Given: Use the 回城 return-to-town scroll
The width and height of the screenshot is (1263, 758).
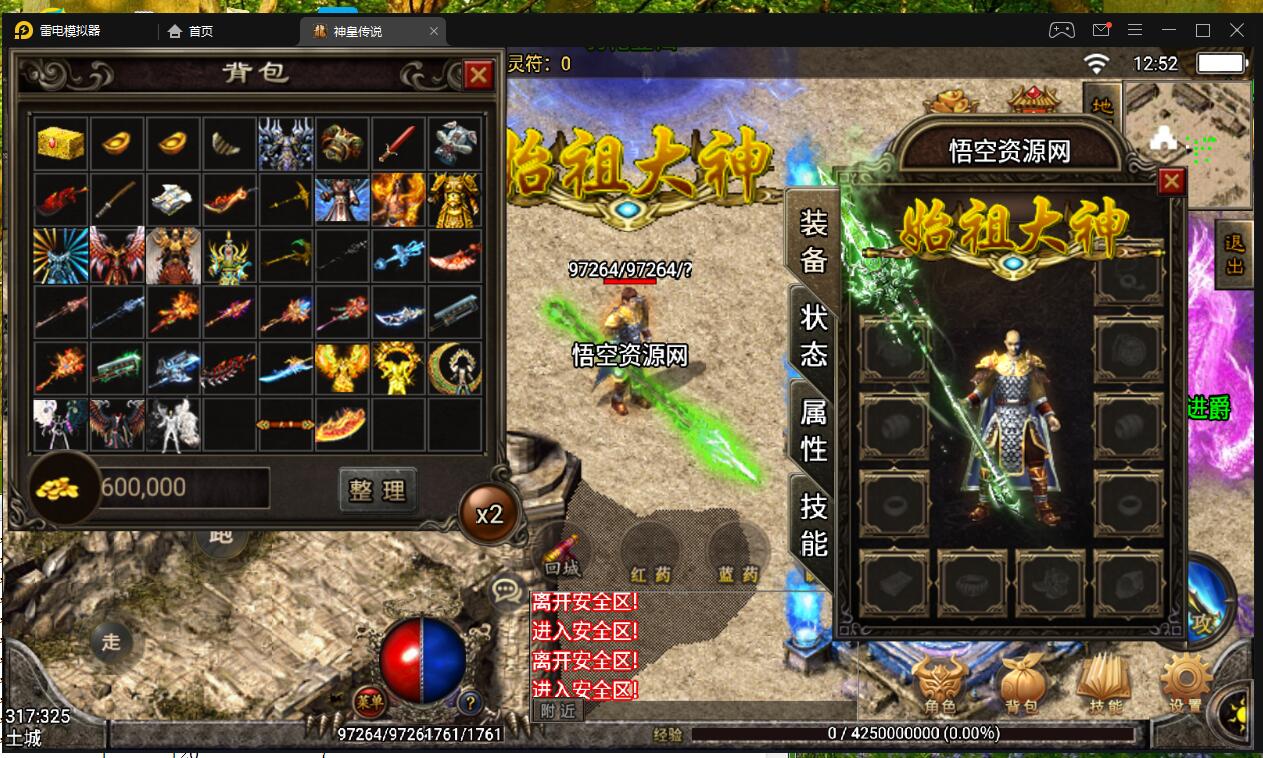Looking at the screenshot, I should click(x=562, y=554).
